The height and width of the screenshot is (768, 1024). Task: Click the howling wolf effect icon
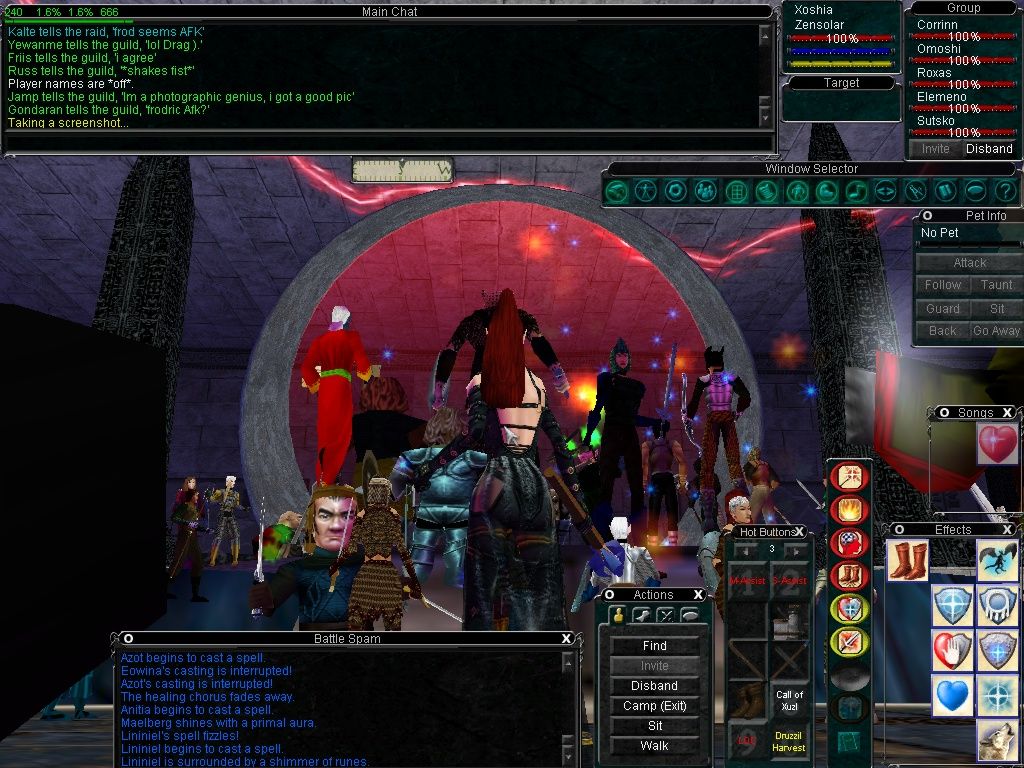coord(997,742)
